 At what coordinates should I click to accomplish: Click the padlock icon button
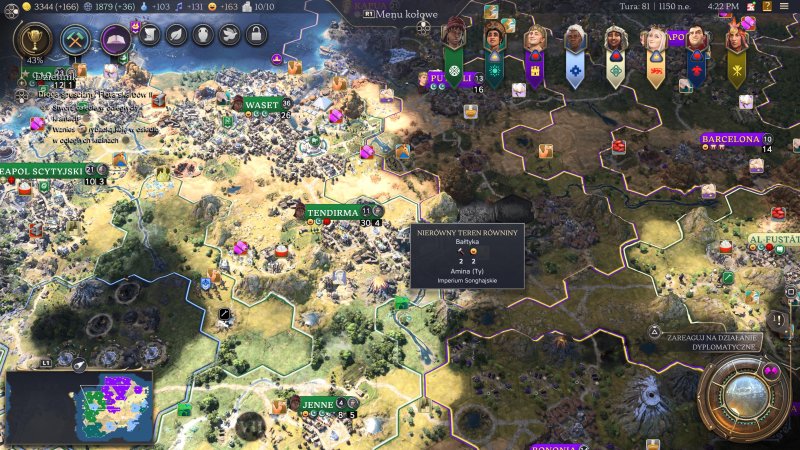click(x=256, y=36)
